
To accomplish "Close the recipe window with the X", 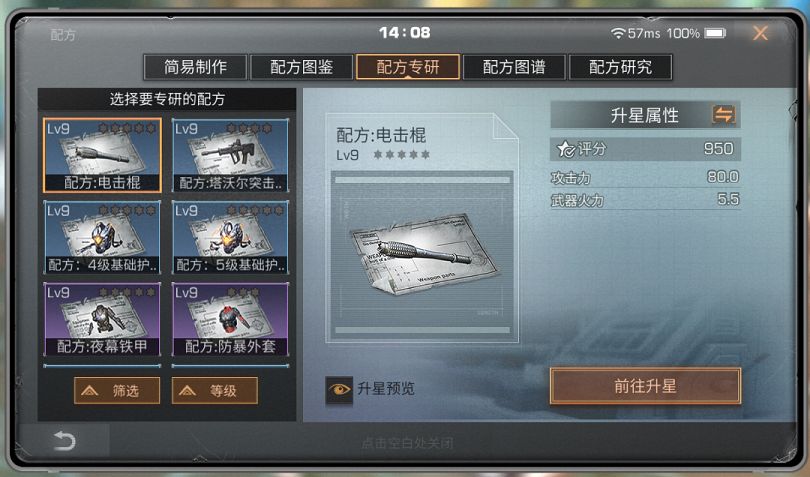I will click(760, 33).
